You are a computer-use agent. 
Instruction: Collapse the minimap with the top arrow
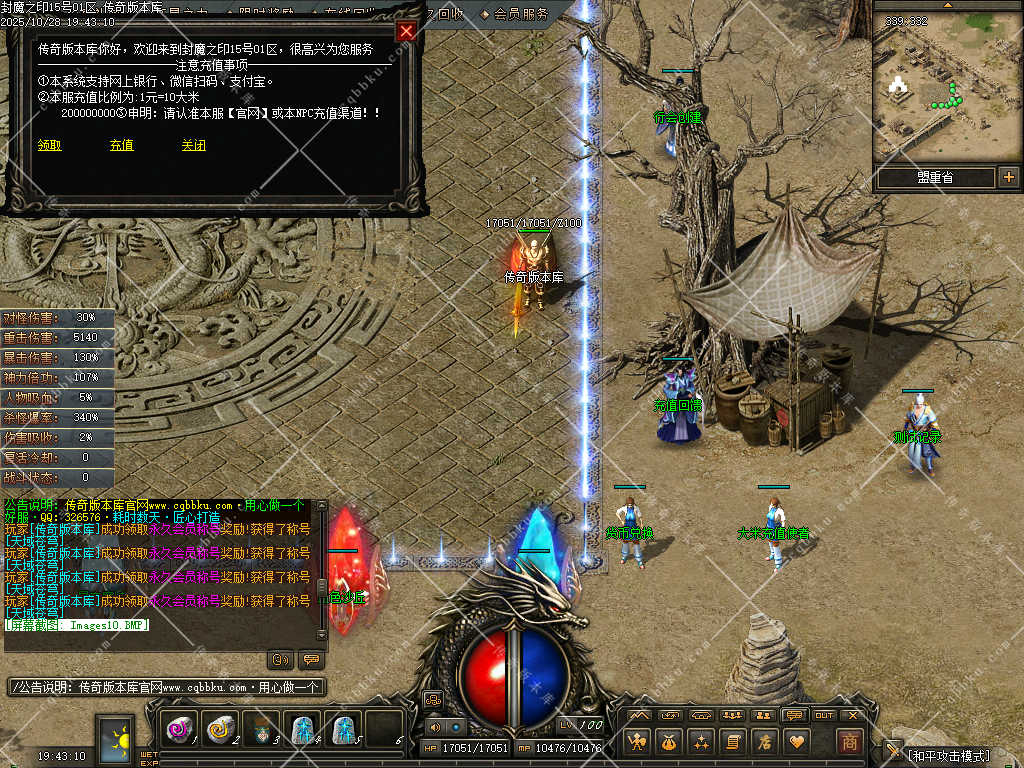point(947,5)
